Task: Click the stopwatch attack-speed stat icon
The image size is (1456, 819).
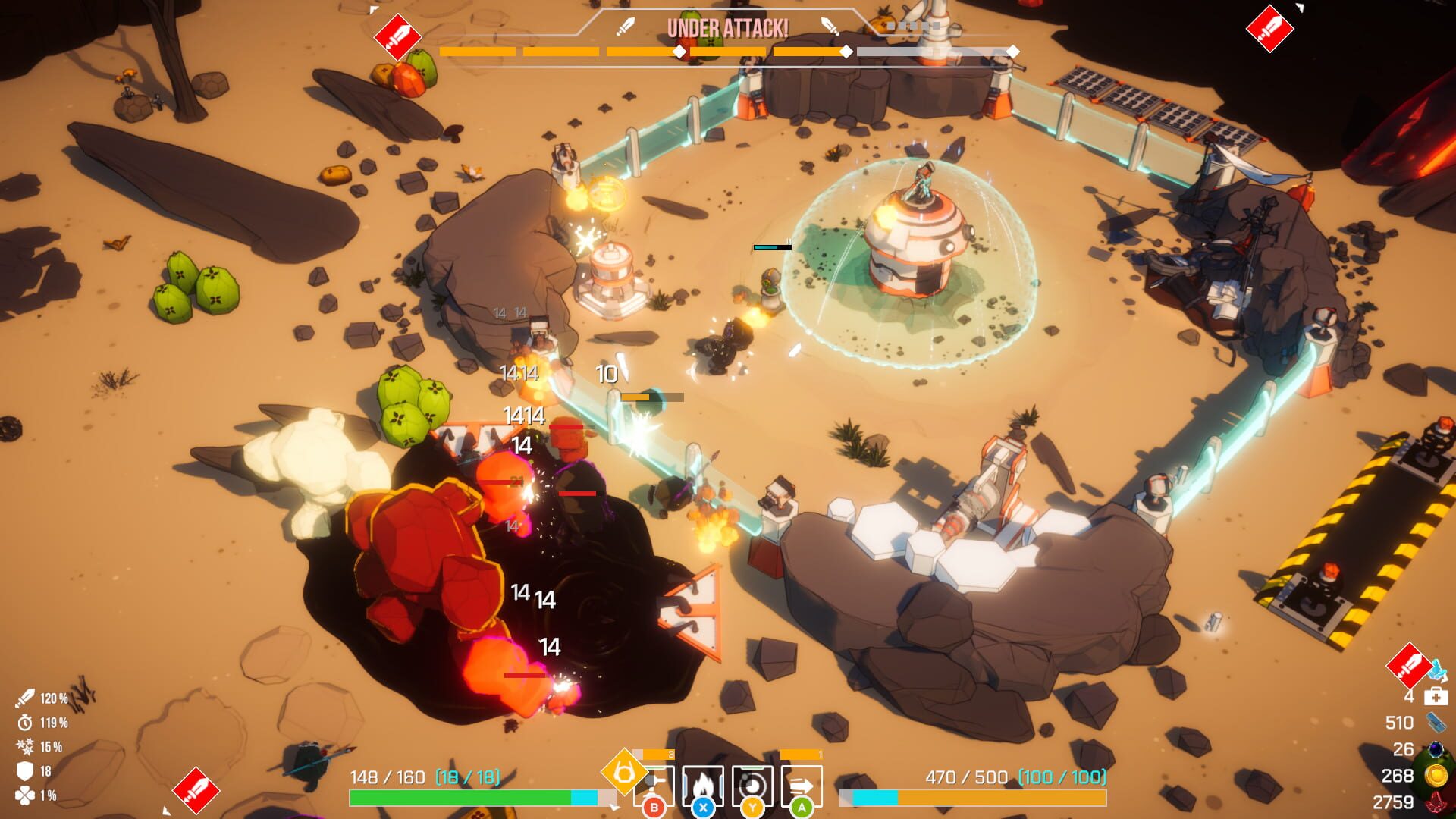Action: (x=25, y=722)
